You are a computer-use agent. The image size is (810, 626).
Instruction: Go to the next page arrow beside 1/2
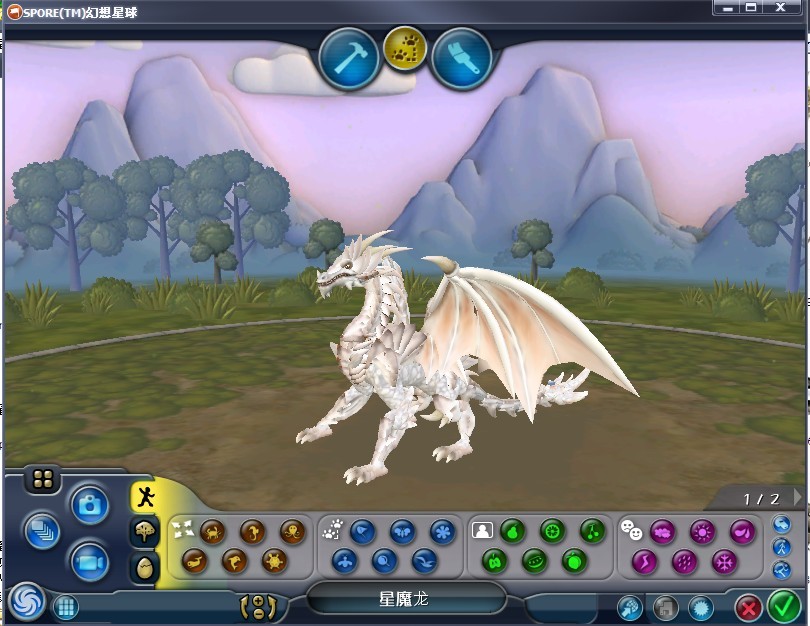pos(797,497)
